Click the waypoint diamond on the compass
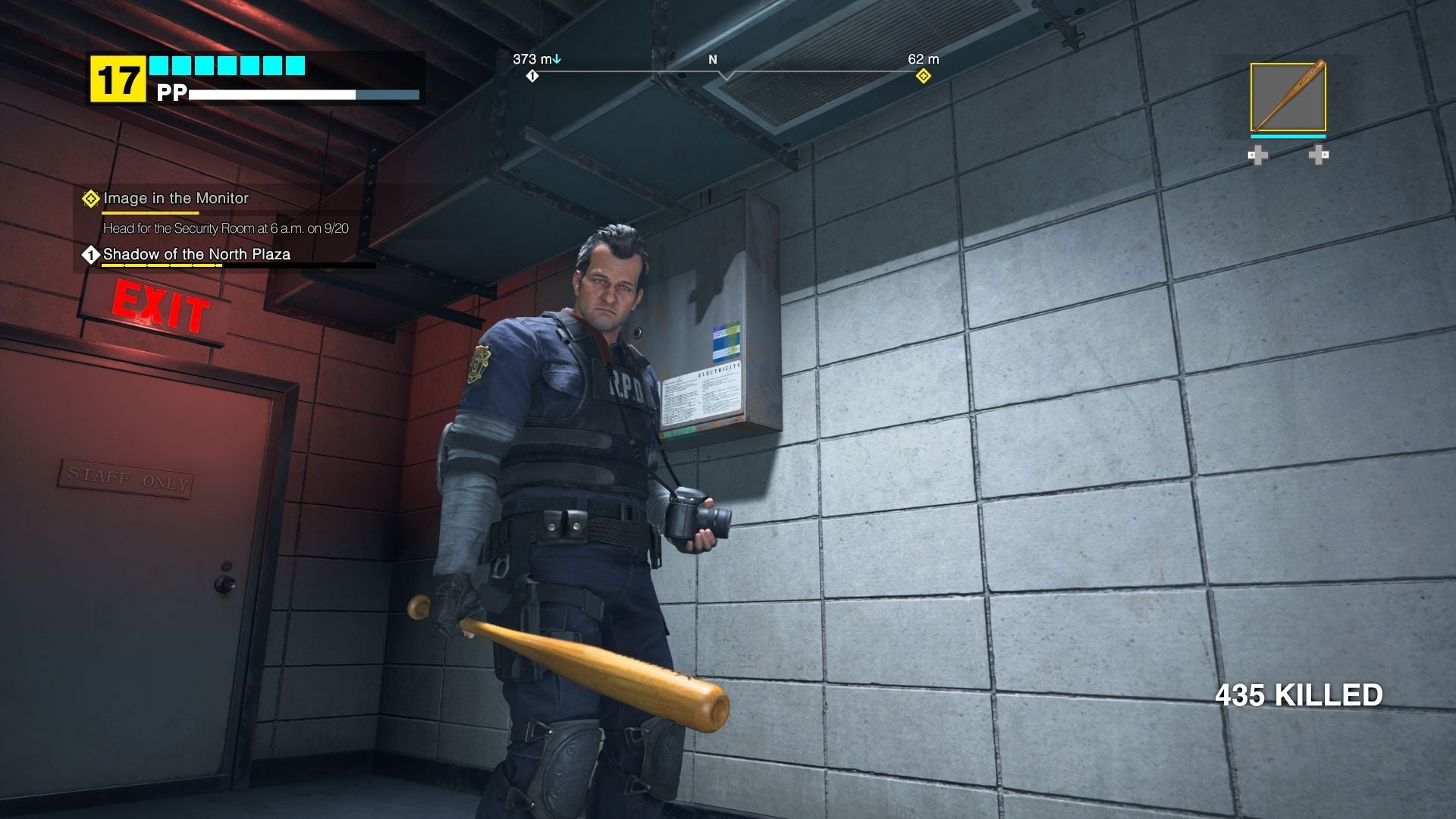Viewport: 1456px width, 819px height. coord(922,76)
